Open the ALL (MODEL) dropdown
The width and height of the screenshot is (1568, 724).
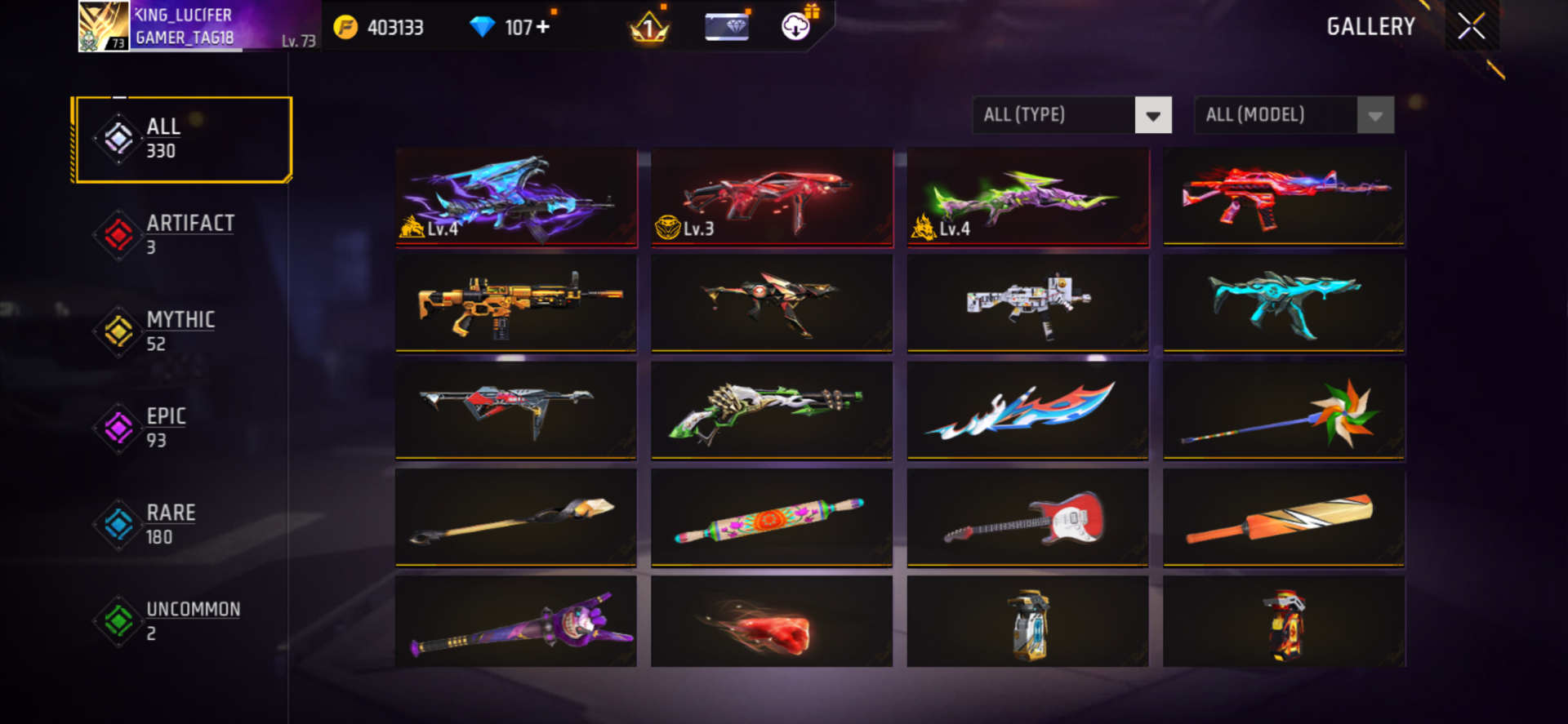tap(1278, 114)
